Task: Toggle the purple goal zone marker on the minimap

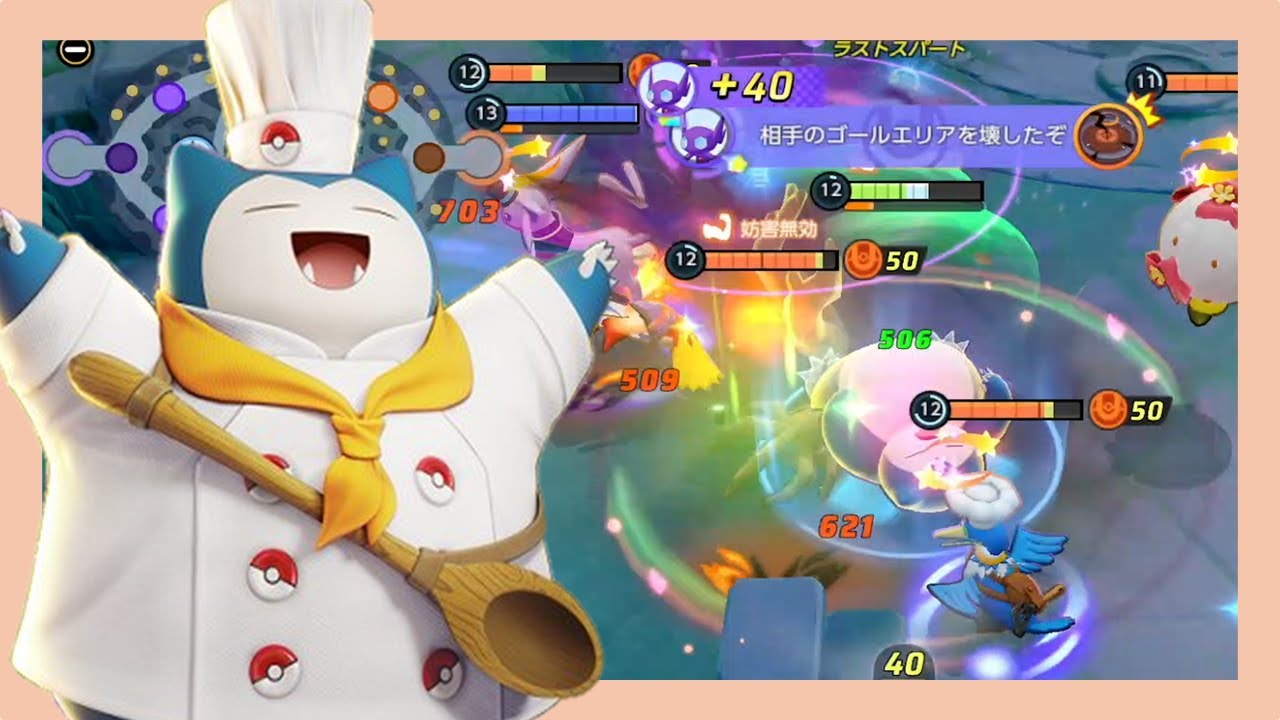Action: point(169,96)
